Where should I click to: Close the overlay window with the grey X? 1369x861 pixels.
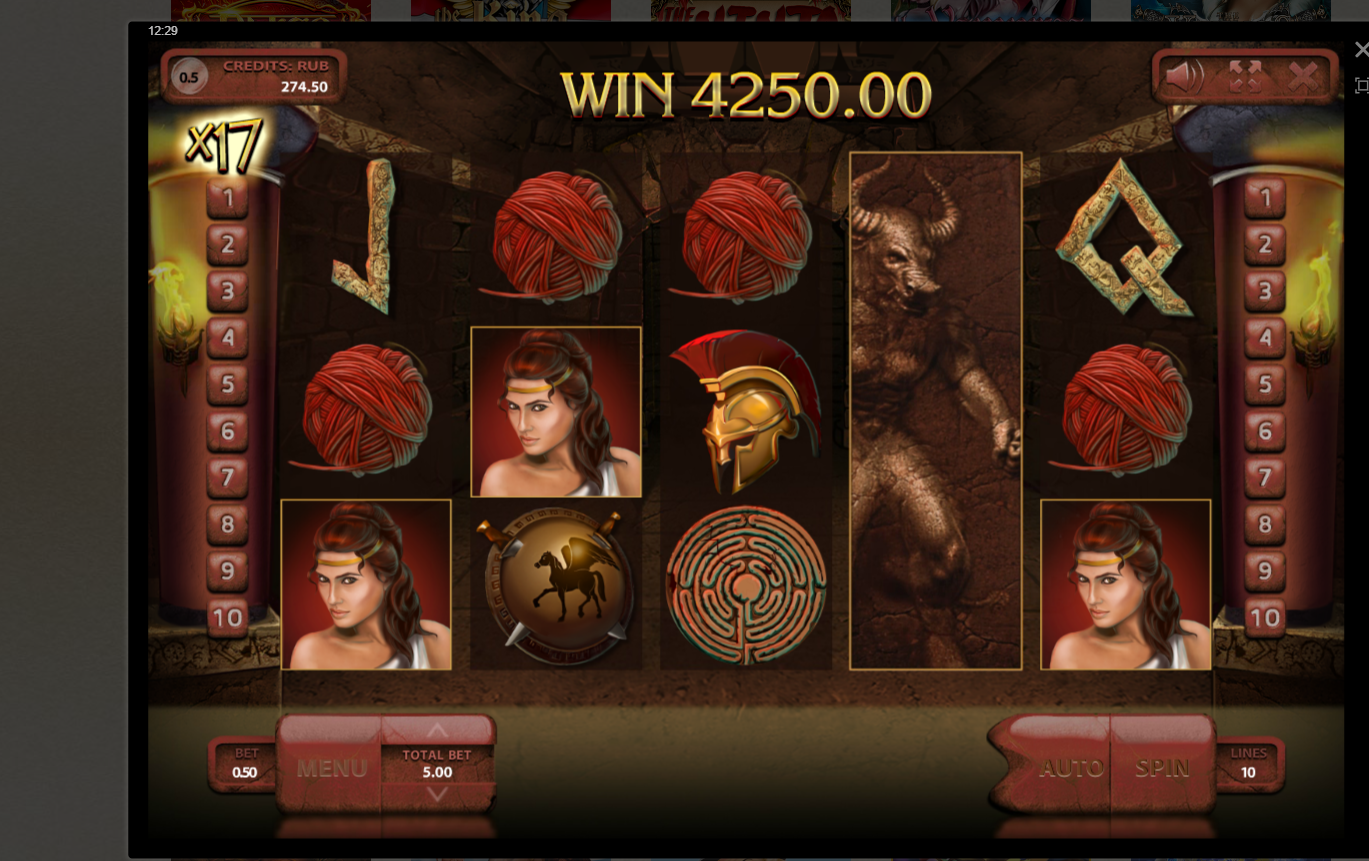1361,50
